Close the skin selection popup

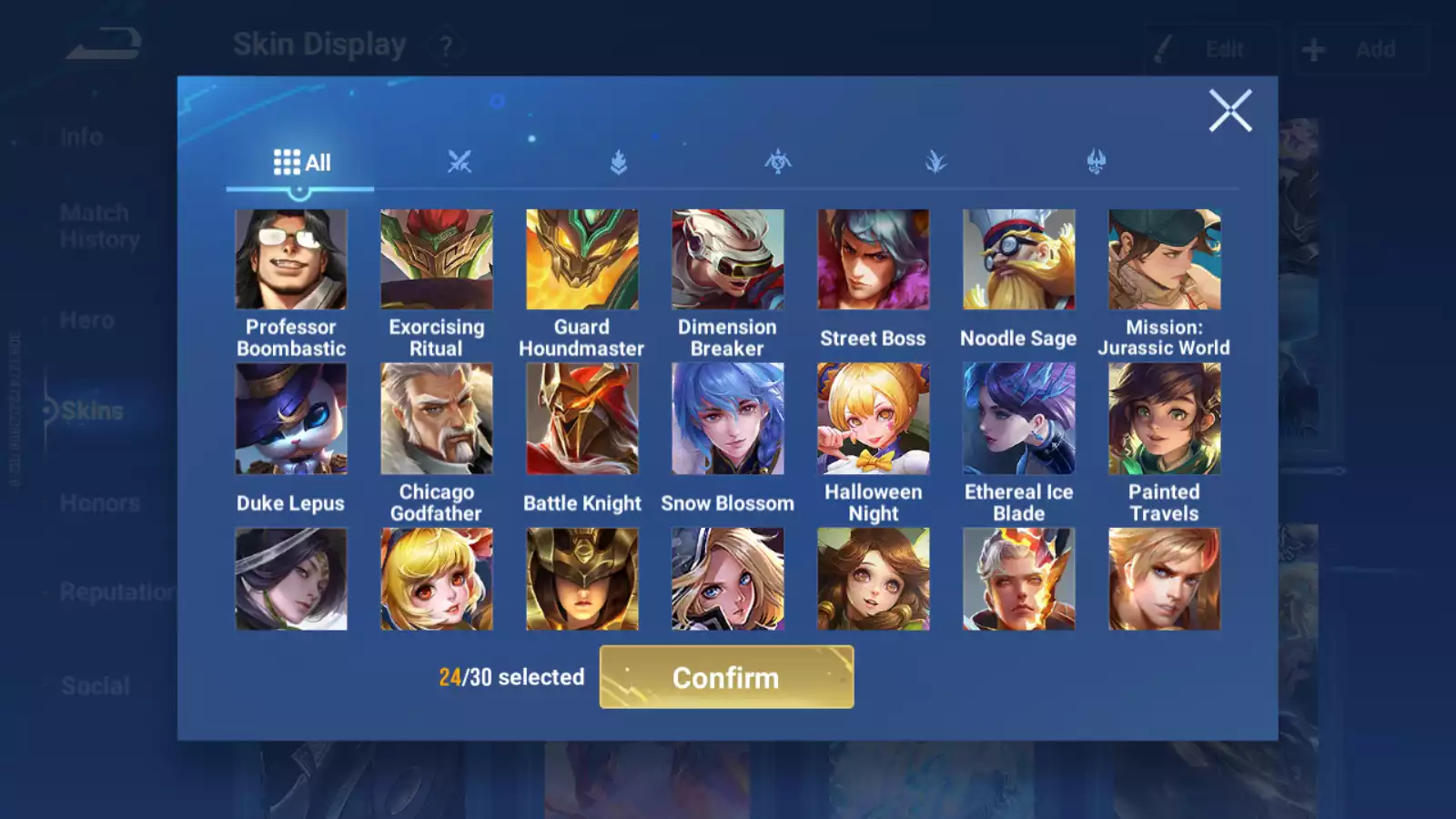(x=1230, y=111)
